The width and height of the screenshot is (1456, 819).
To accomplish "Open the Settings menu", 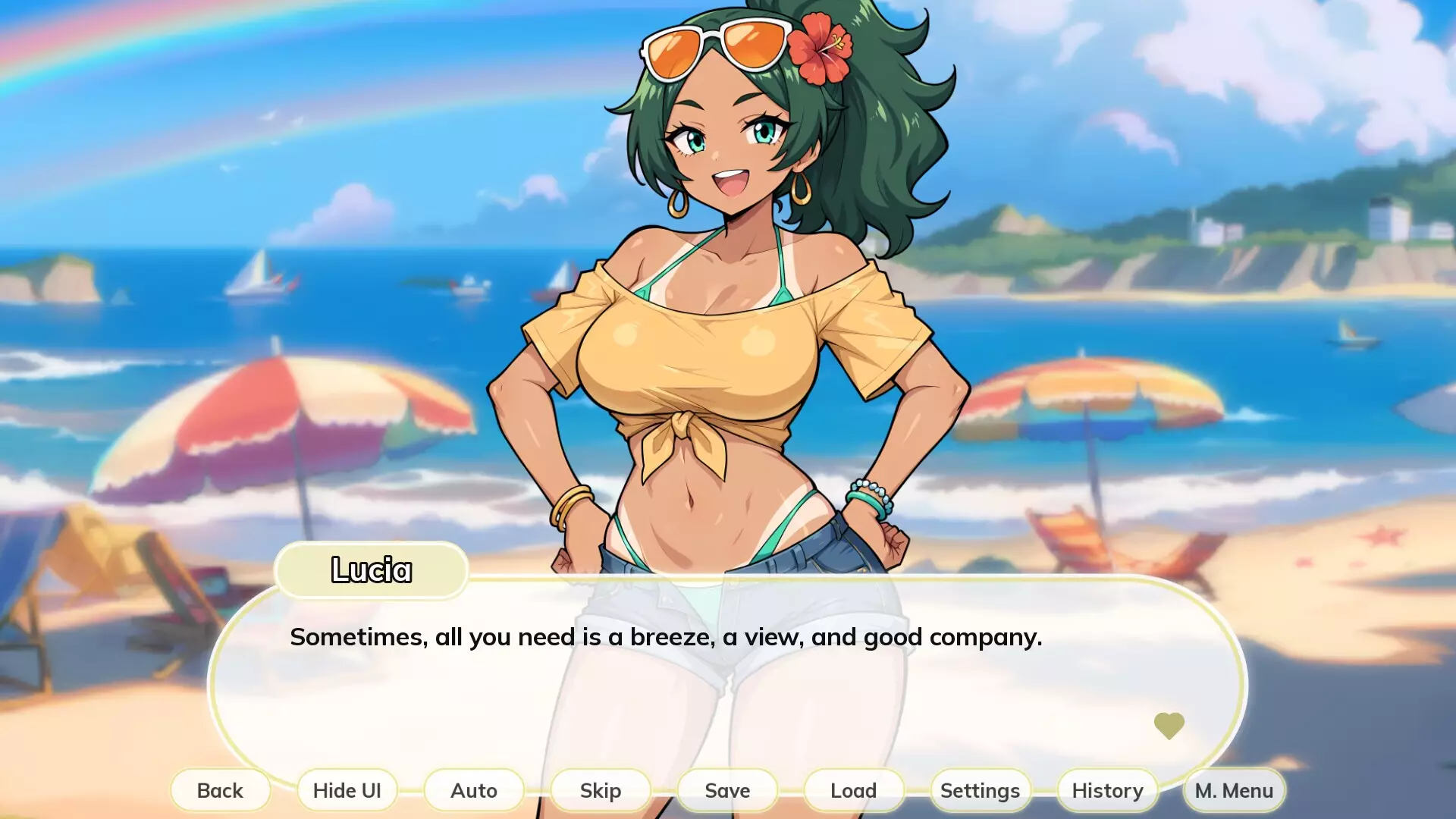I will point(979,790).
